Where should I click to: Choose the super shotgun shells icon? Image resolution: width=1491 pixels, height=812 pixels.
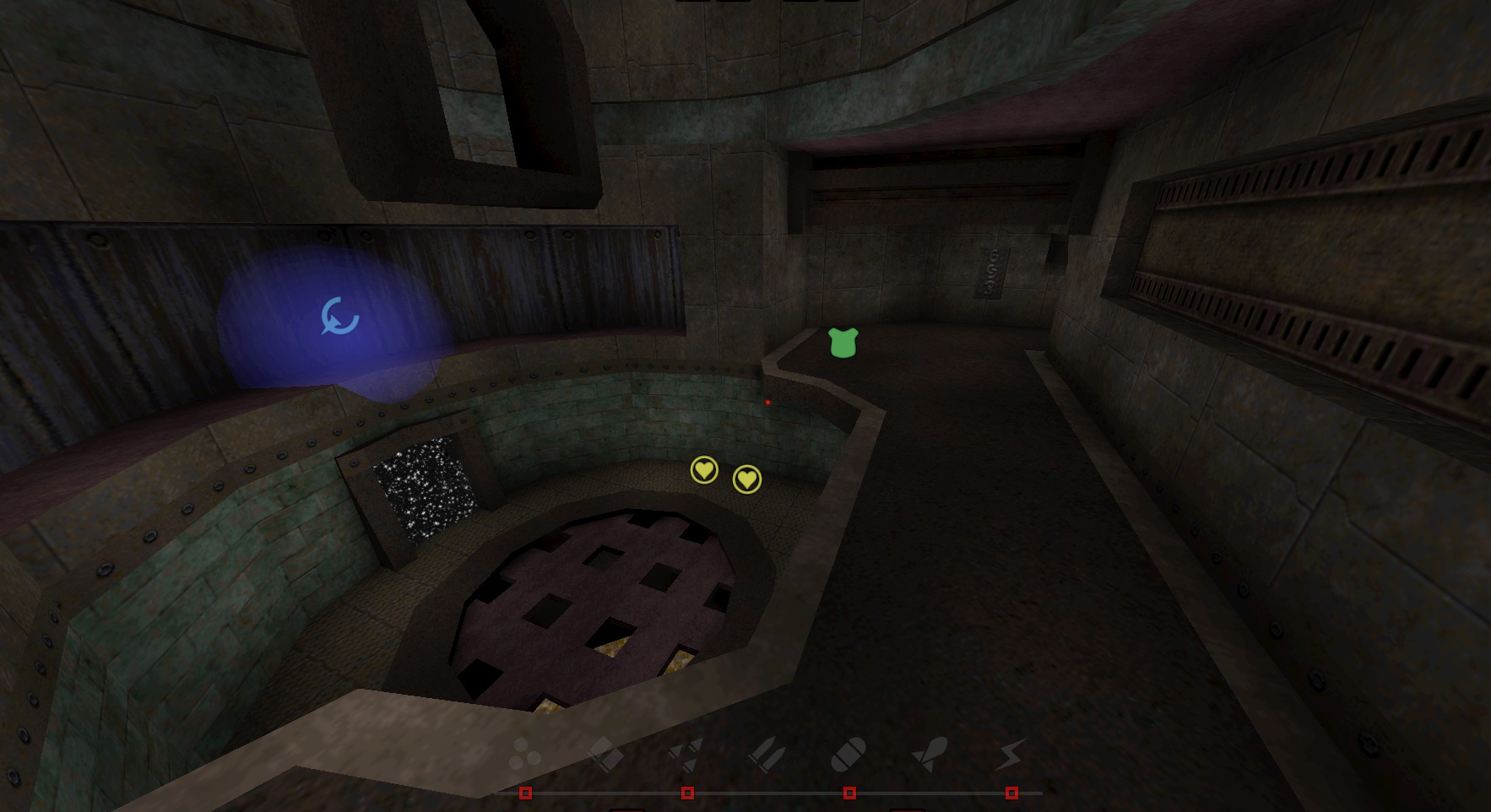click(604, 753)
